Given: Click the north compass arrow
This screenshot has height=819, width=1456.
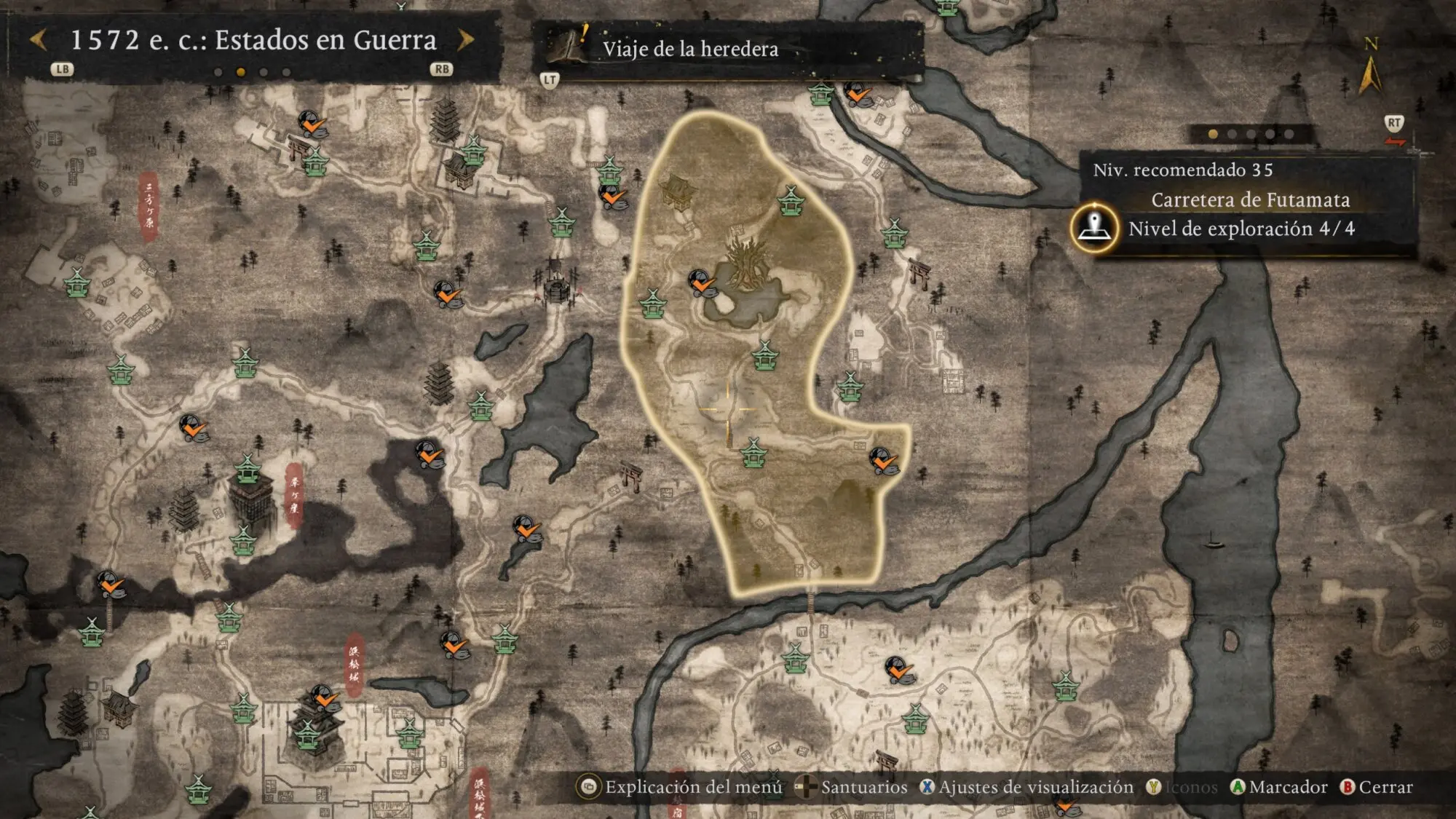Looking at the screenshot, I should [x=1370, y=73].
